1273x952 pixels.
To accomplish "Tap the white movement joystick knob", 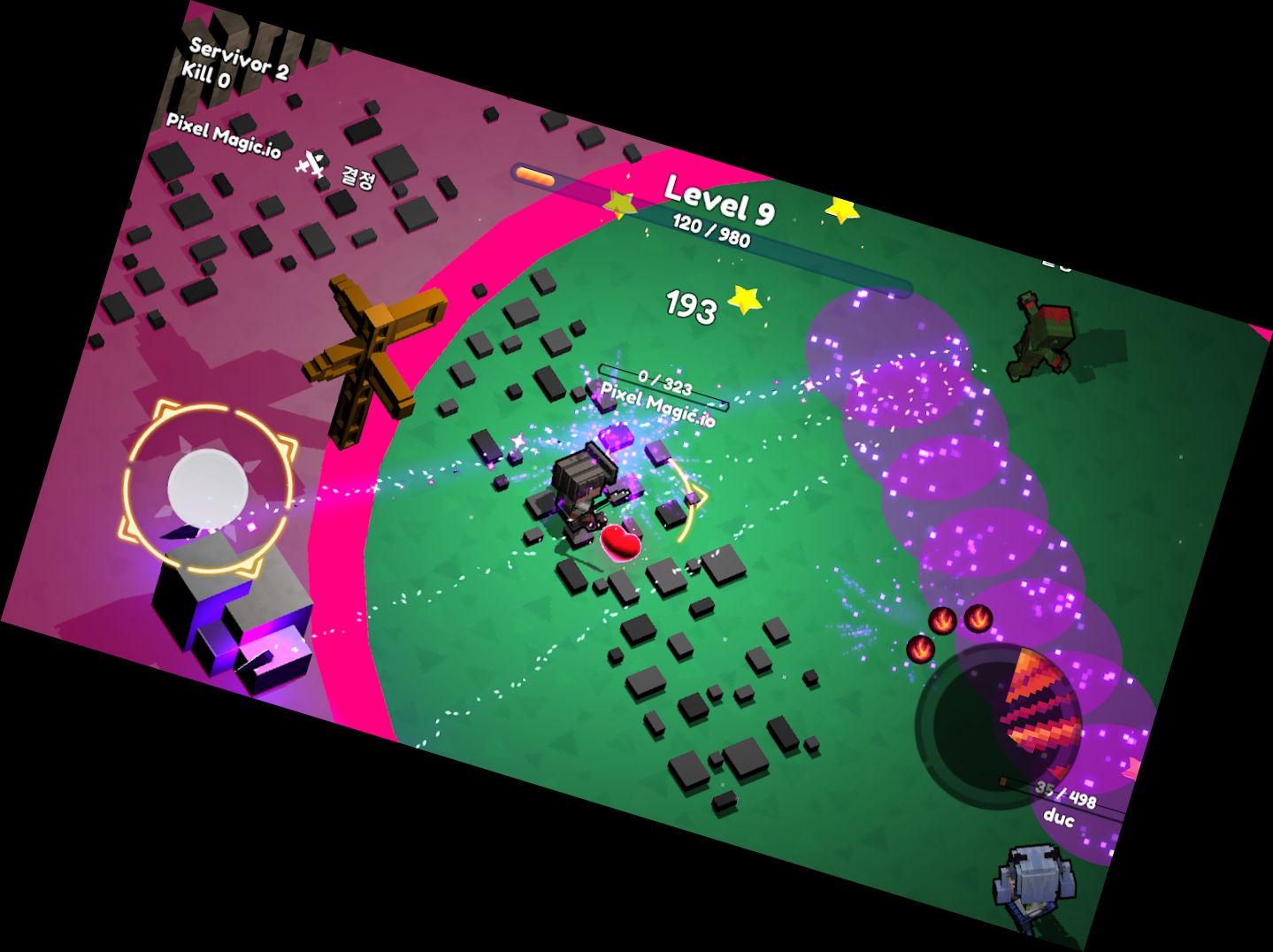I will [x=209, y=488].
